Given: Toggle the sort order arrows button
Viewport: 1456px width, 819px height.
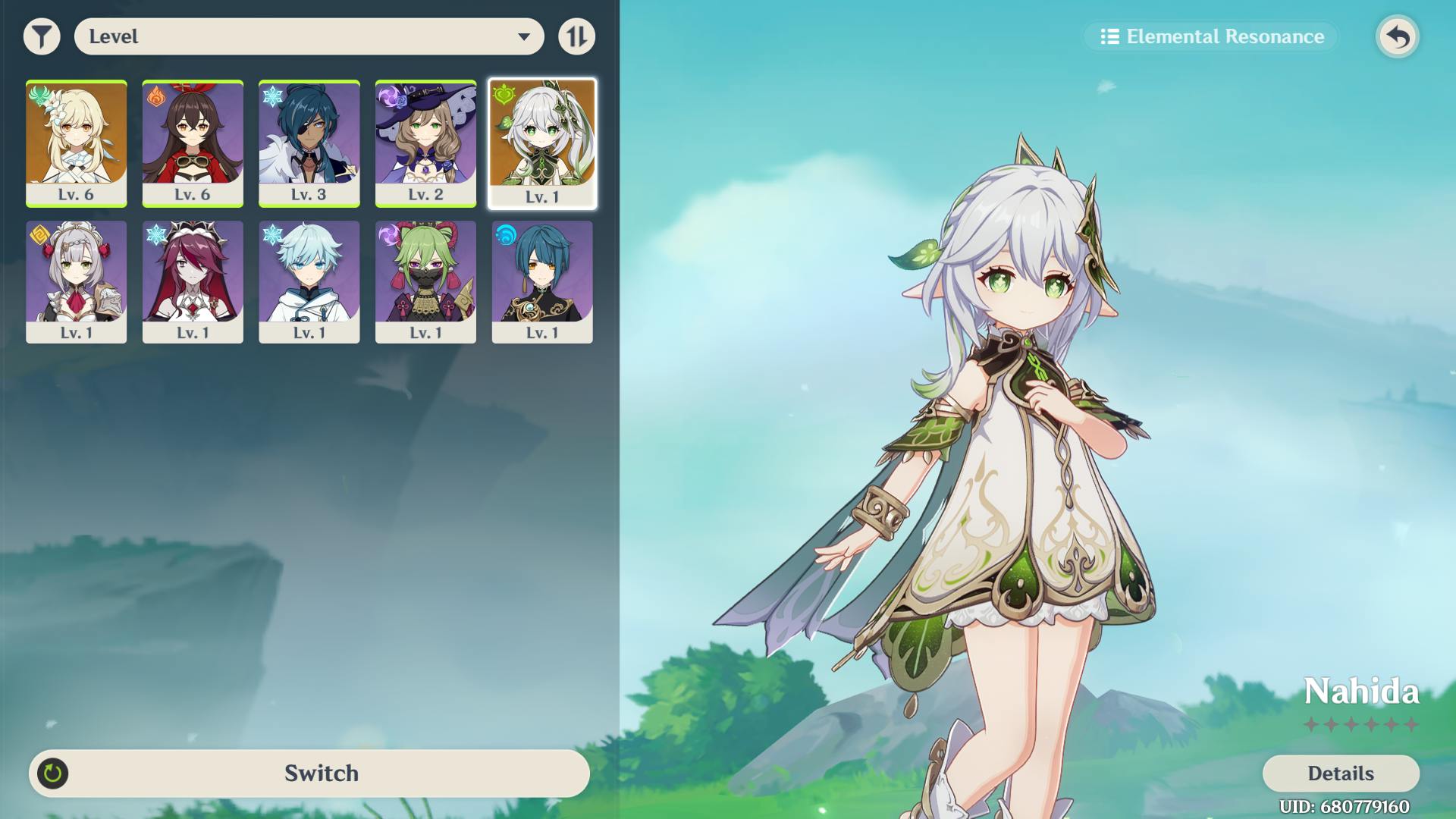Looking at the screenshot, I should [576, 36].
